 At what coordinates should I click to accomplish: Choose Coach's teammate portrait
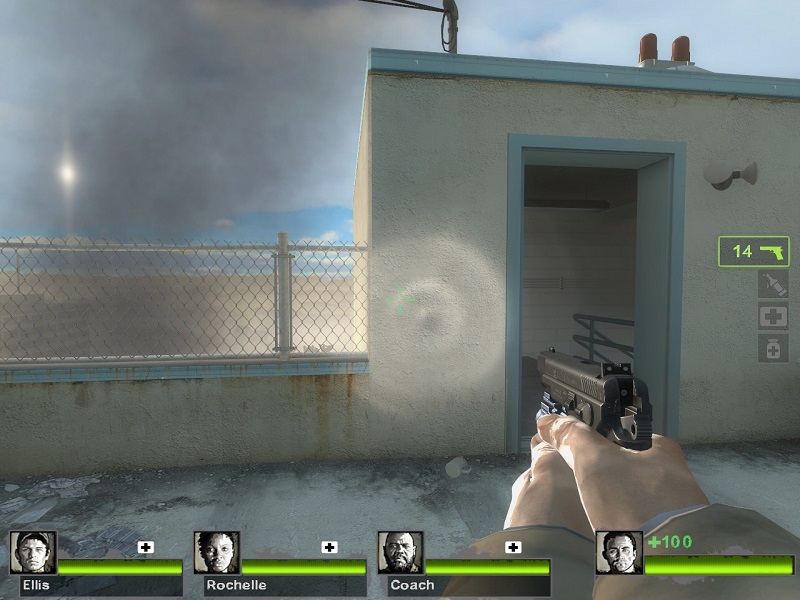click(x=400, y=552)
